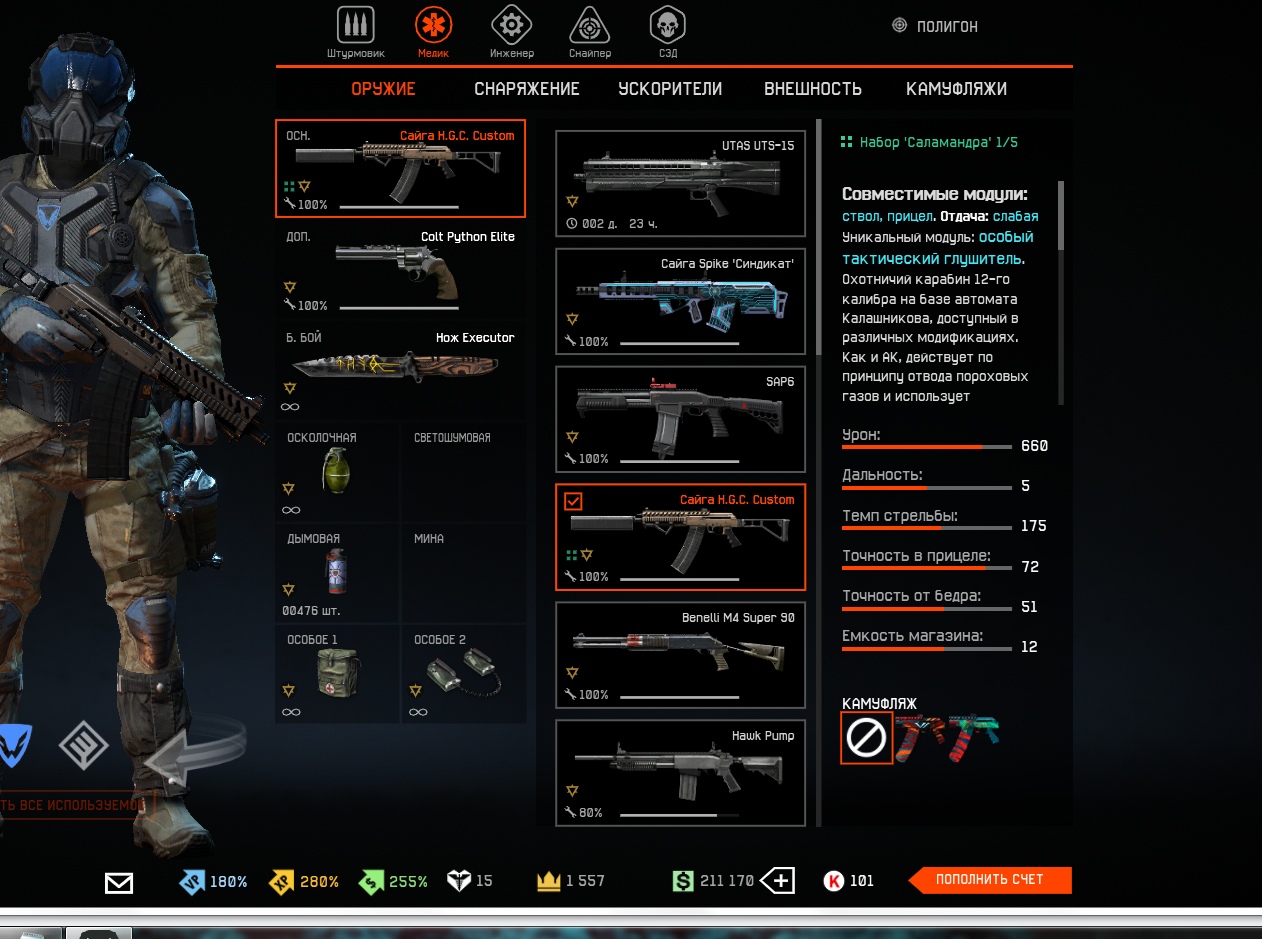Show the Внешность tab

coord(813,89)
